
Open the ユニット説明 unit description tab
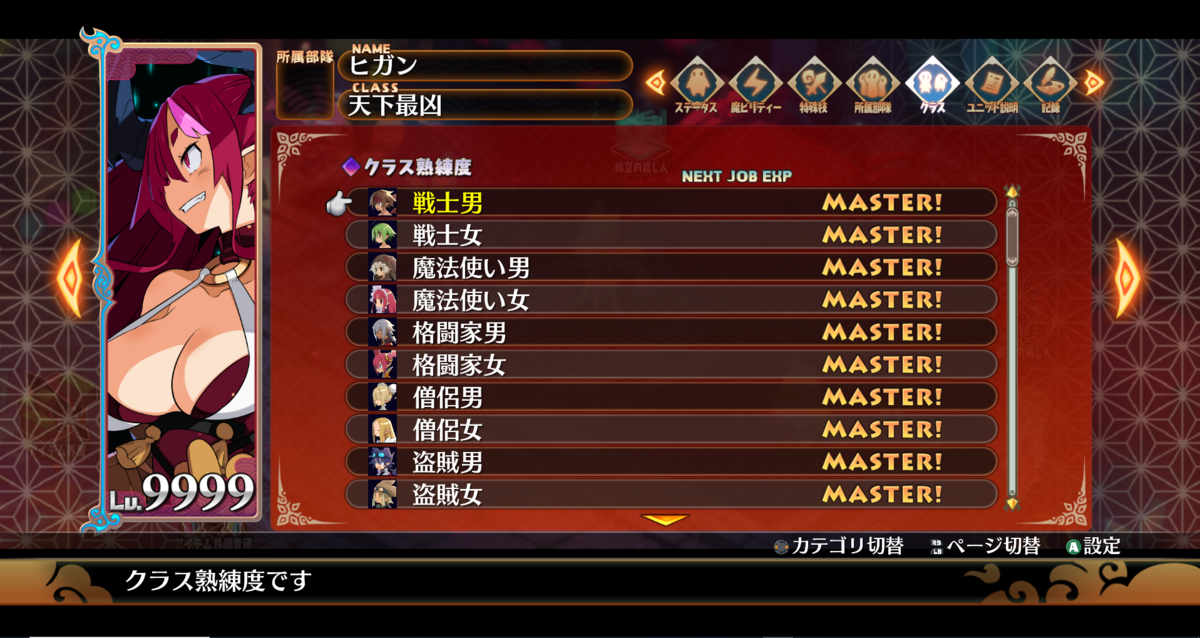pyautogui.click(x=991, y=83)
